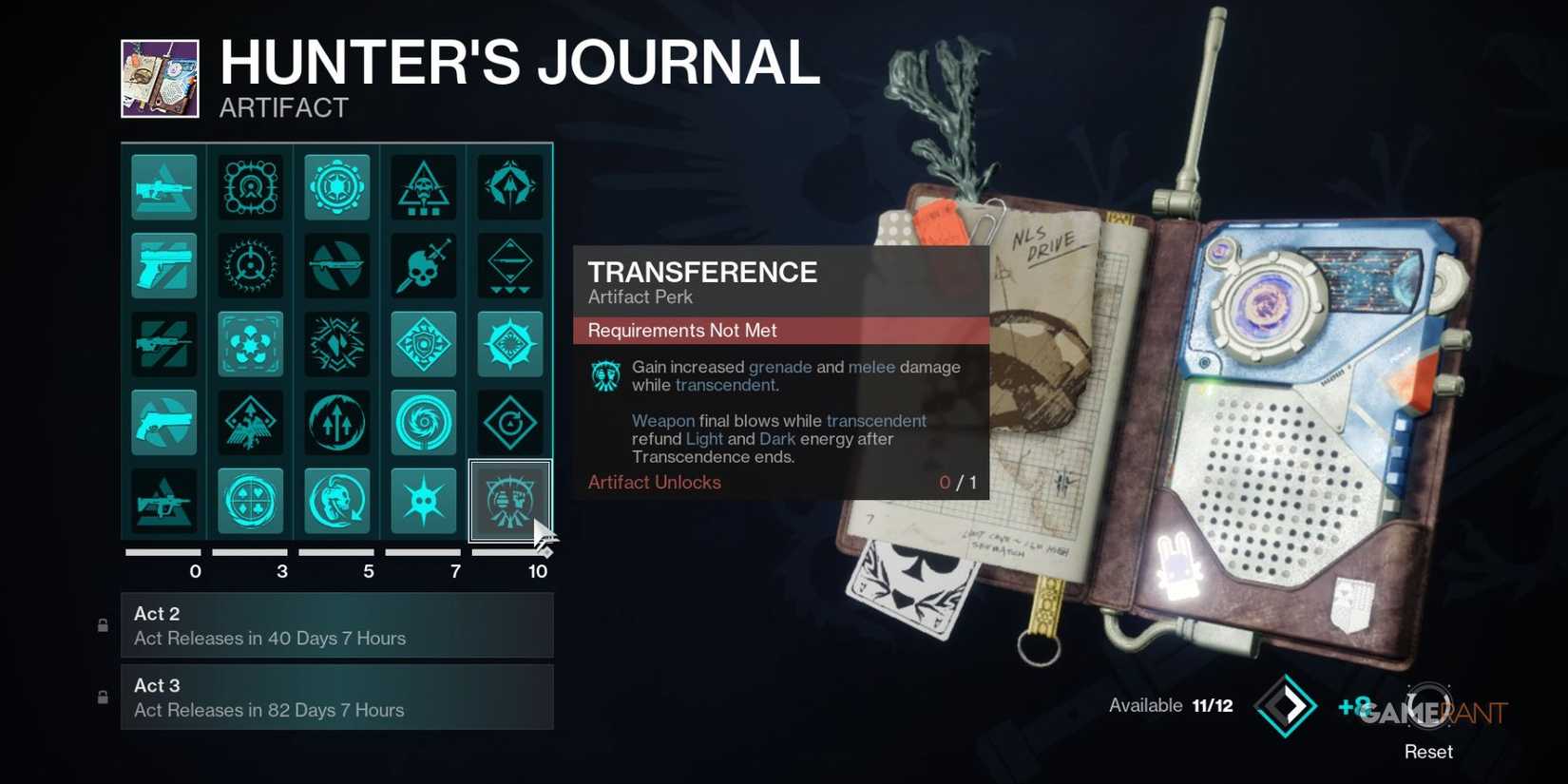
Task: Click the flower-shaped perk icon
Action: [x=250, y=344]
